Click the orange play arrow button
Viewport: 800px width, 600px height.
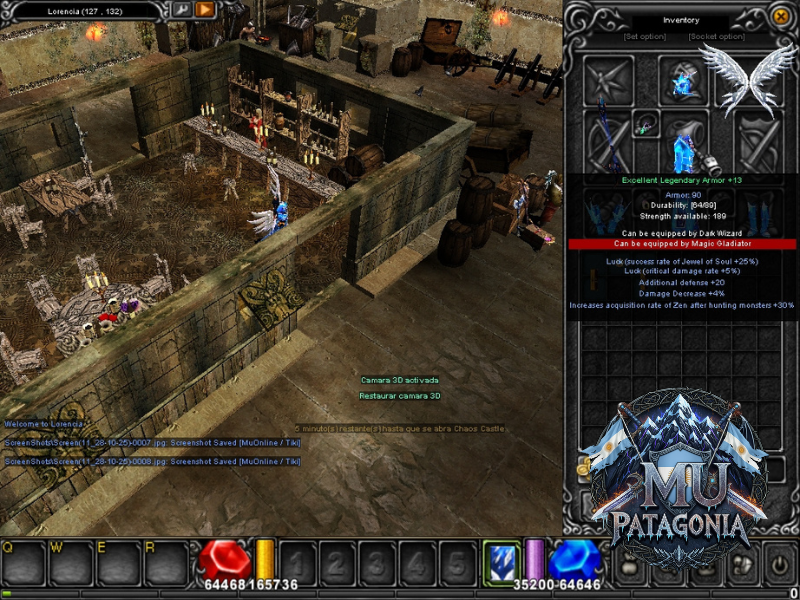205,10
